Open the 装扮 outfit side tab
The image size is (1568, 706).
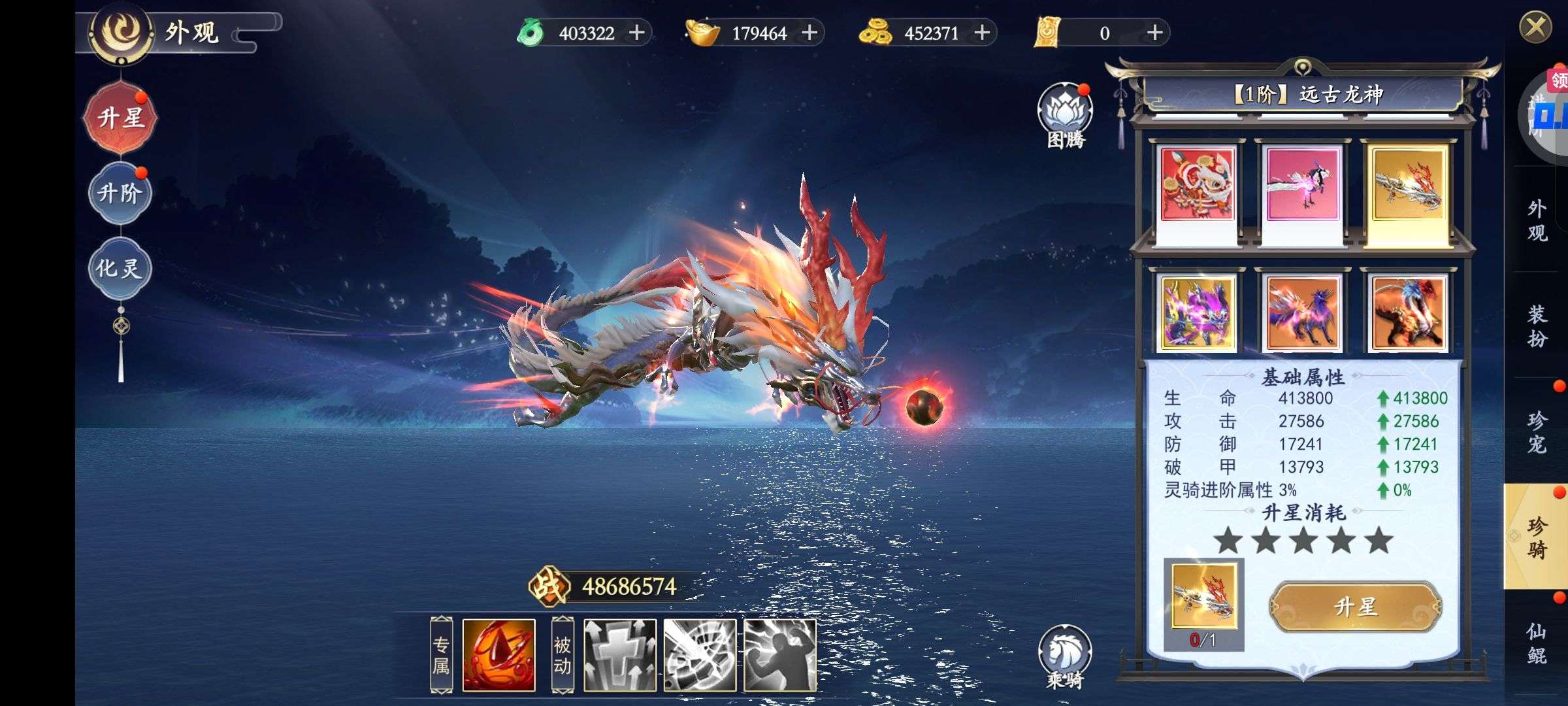coord(1537,326)
